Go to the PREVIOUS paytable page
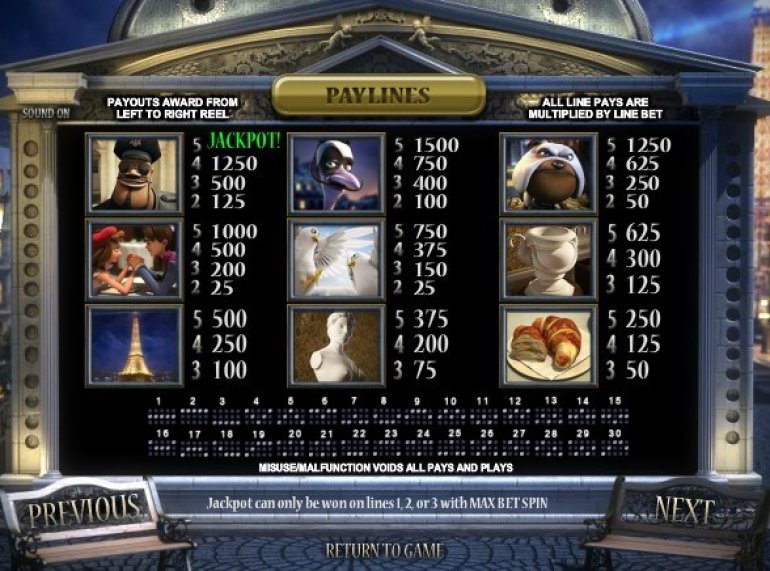 point(84,510)
